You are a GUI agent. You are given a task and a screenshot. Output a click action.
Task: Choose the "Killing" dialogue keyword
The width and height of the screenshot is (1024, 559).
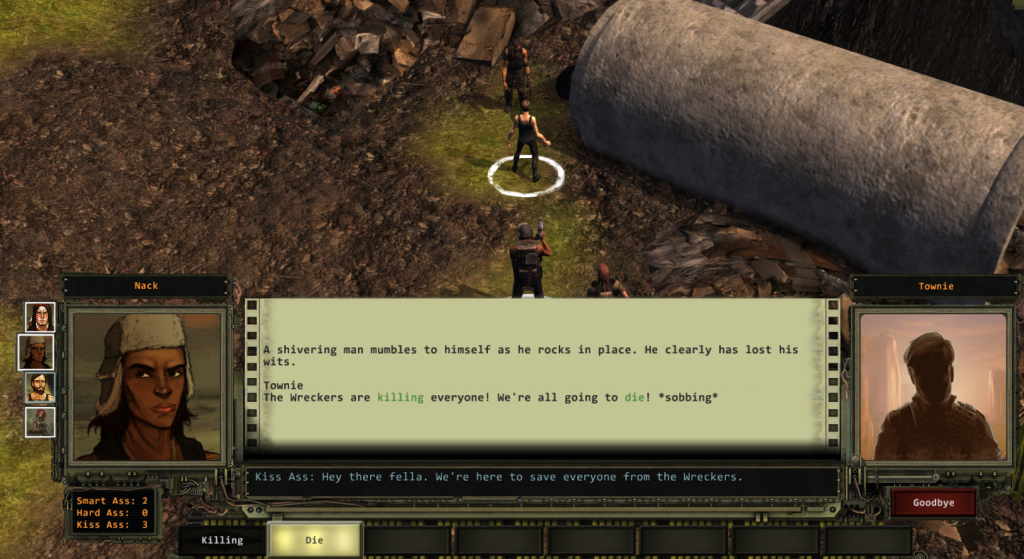pyautogui.click(x=222, y=540)
